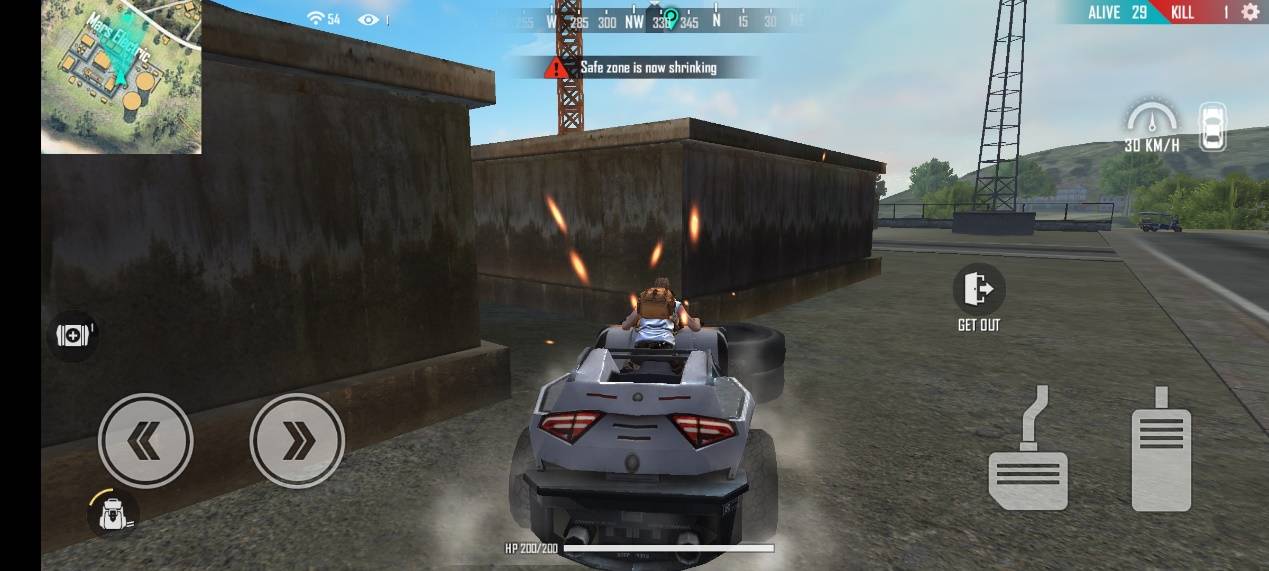
Task: Open the minimap in the corner
Action: tap(121, 77)
